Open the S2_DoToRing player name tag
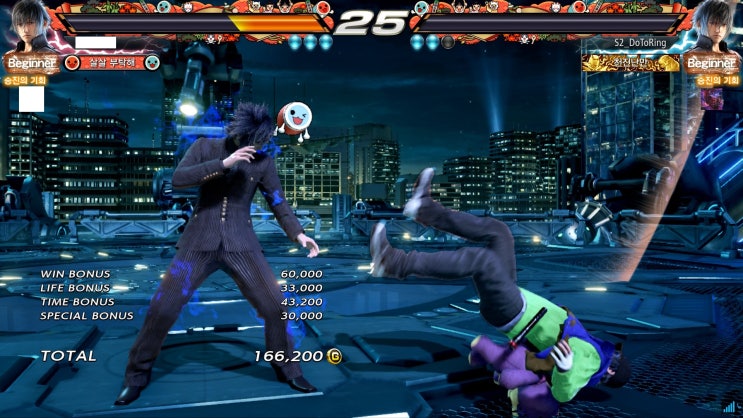The height and width of the screenshot is (418, 743). pyautogui.click(x=642, y=43)
